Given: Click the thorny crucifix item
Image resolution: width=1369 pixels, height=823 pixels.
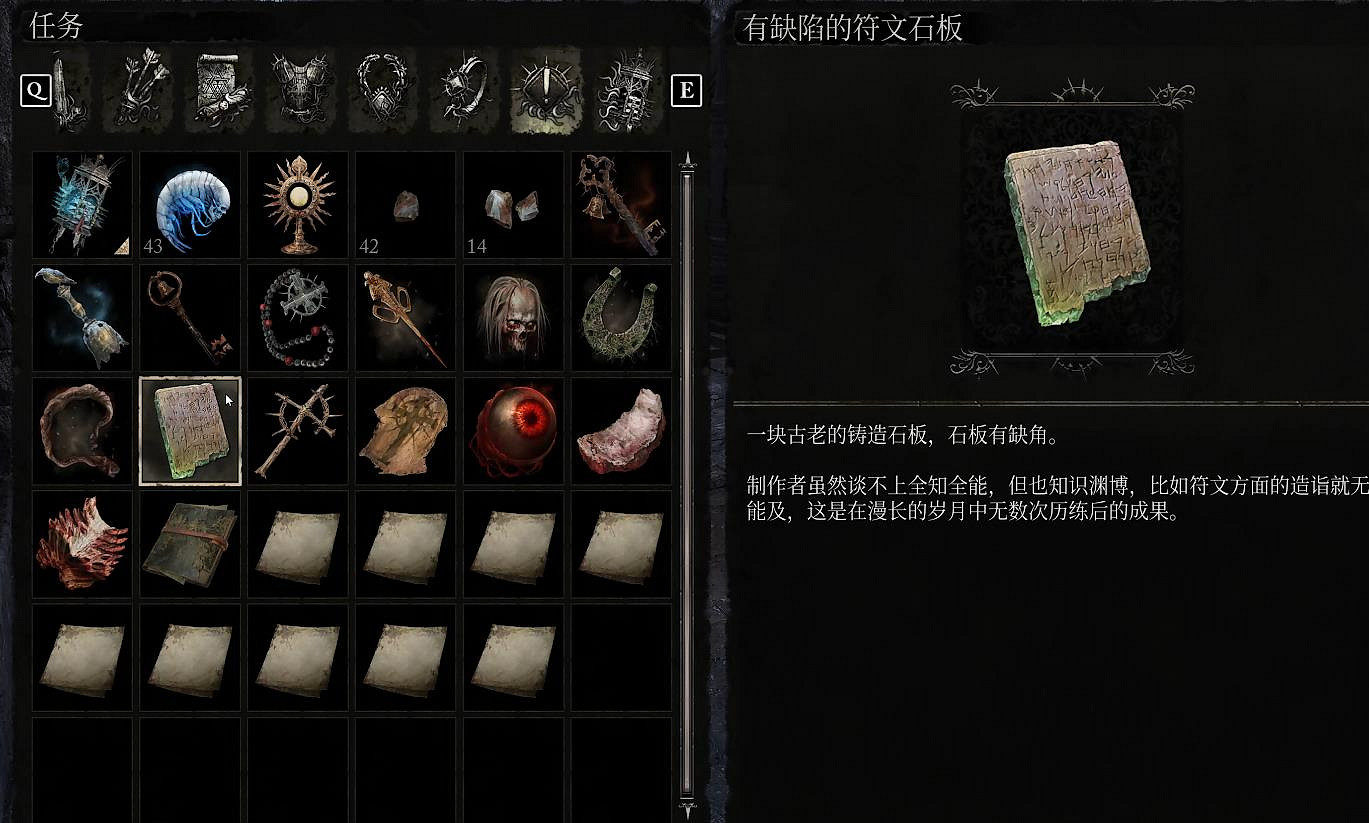Looking at the screenshot, I should pos(297,430).
